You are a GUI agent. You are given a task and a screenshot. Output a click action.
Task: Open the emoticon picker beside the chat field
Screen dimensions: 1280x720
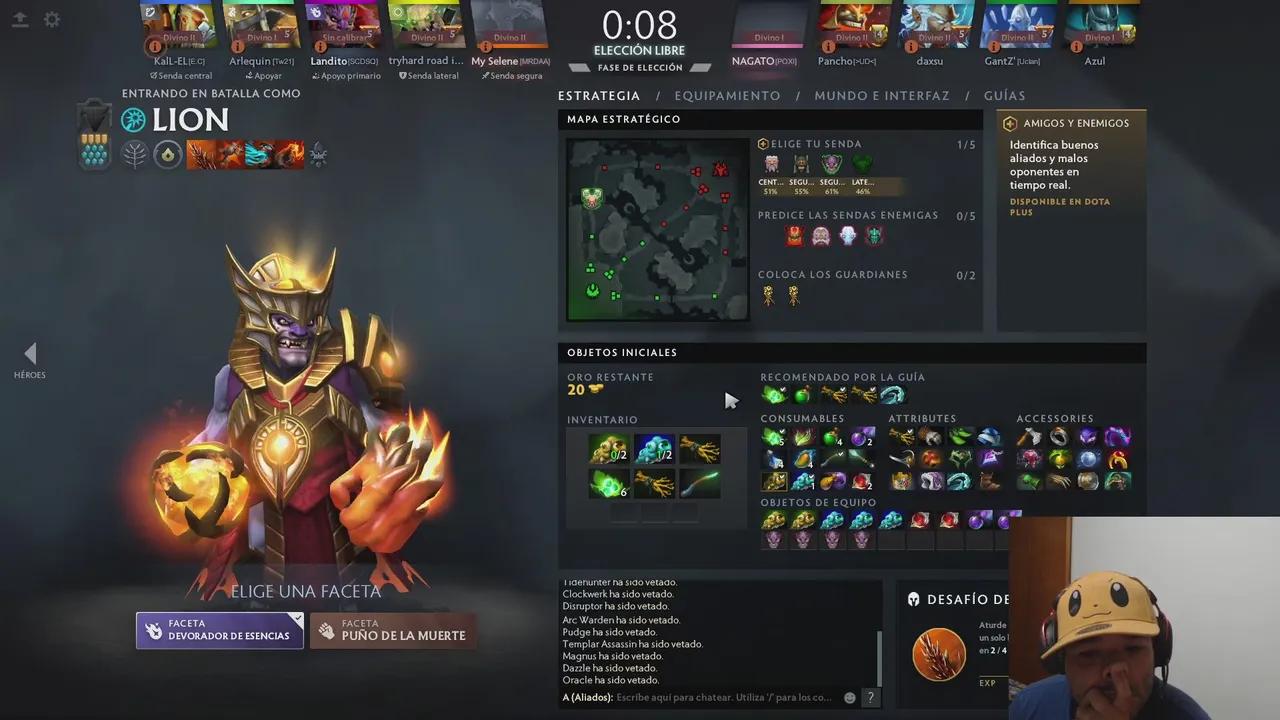coord(849,697)
